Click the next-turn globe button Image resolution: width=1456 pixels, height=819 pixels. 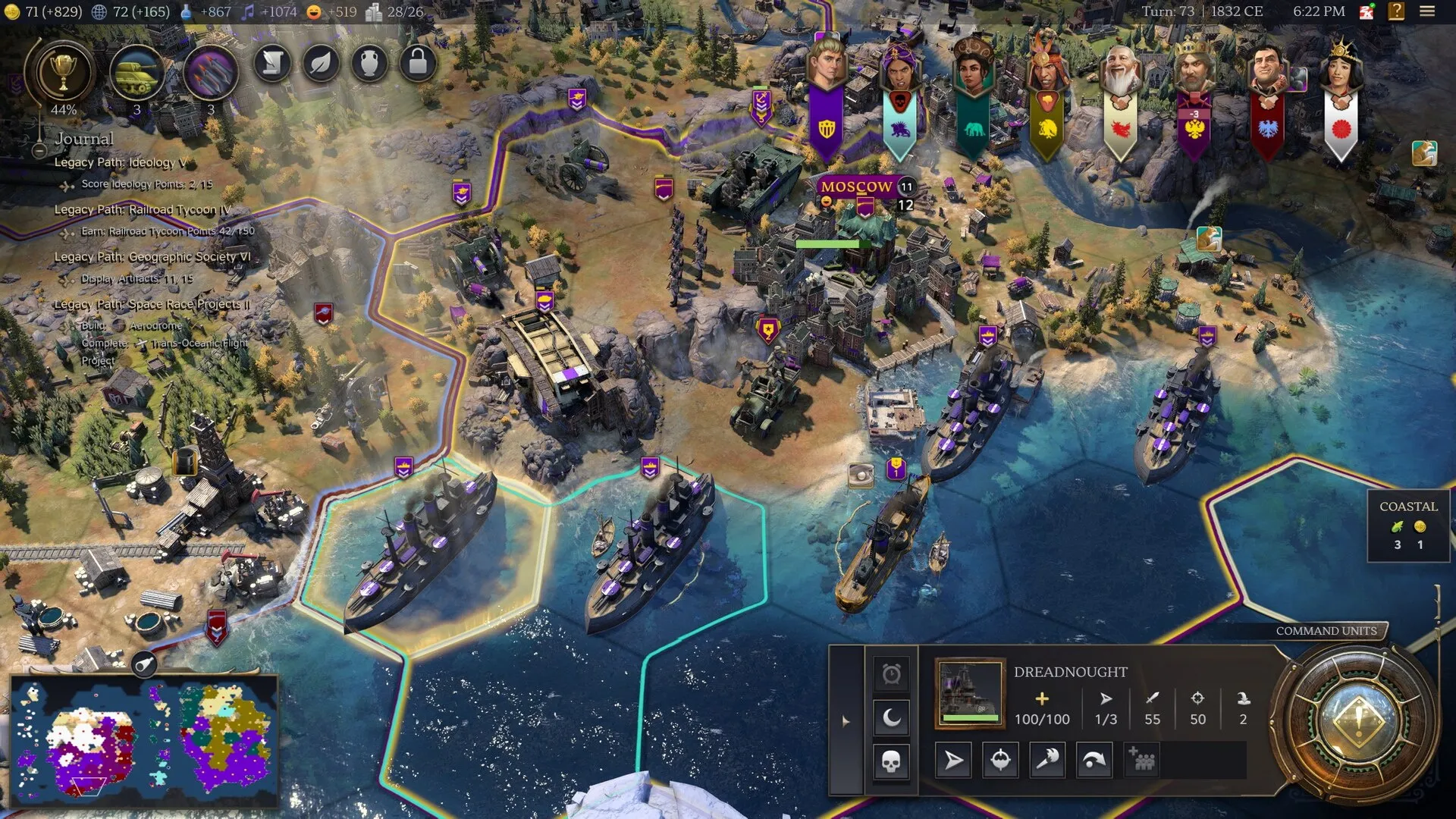click(1357, 719)
